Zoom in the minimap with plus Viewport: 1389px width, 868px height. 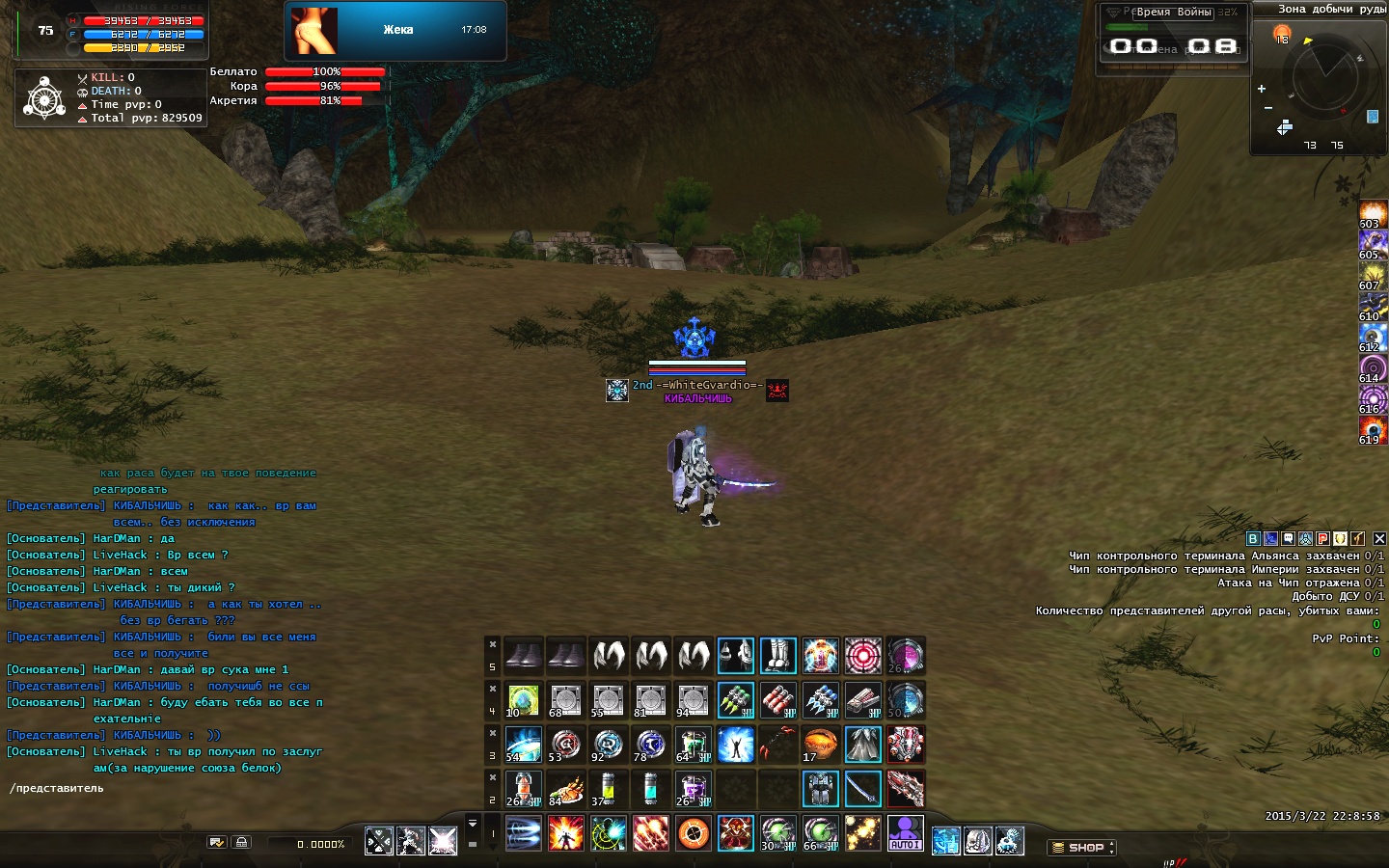(1261, 89)
